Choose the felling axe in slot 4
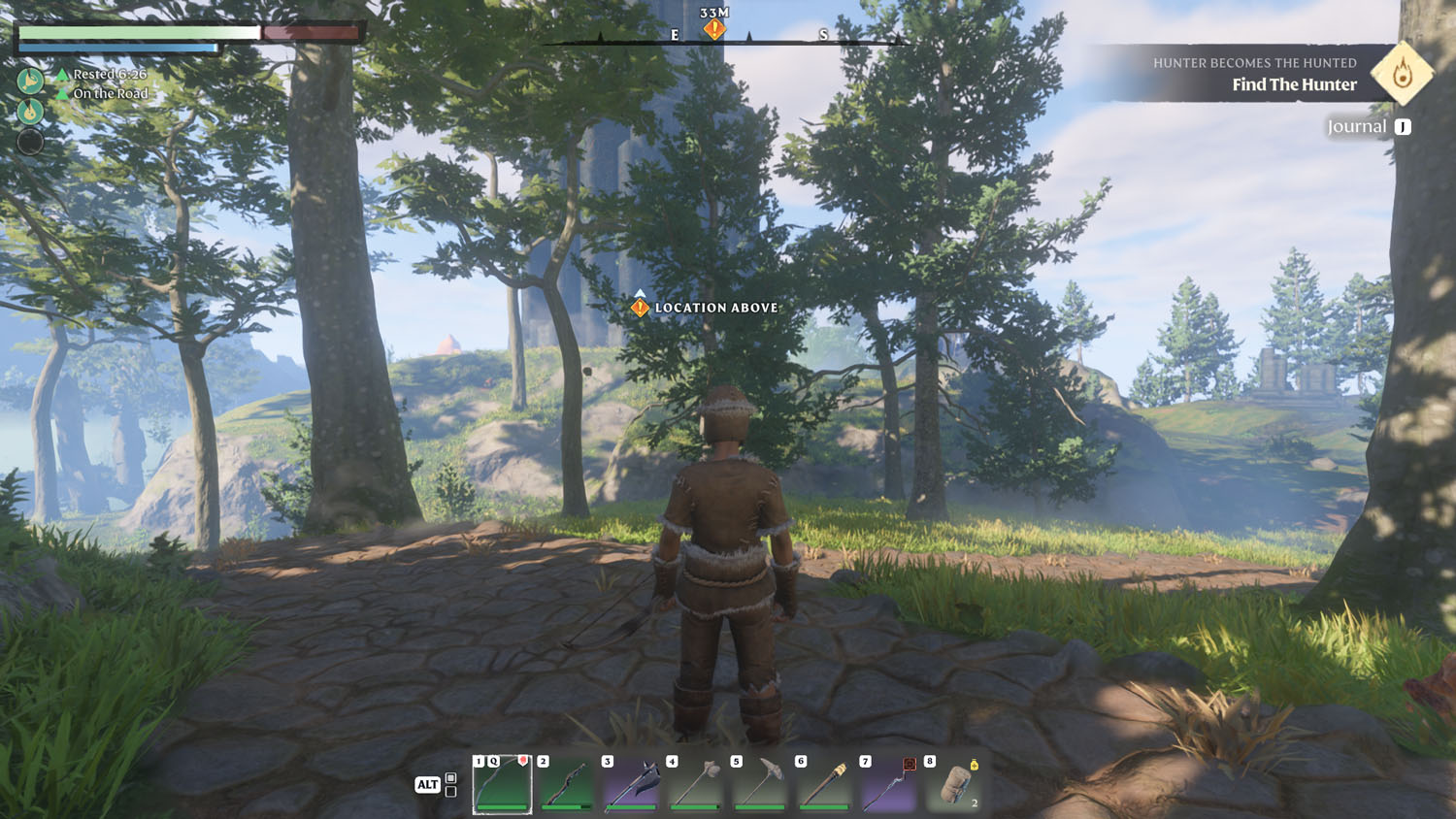The width and height of the screenshot is (1456, 819). click(x=695, y=784)
